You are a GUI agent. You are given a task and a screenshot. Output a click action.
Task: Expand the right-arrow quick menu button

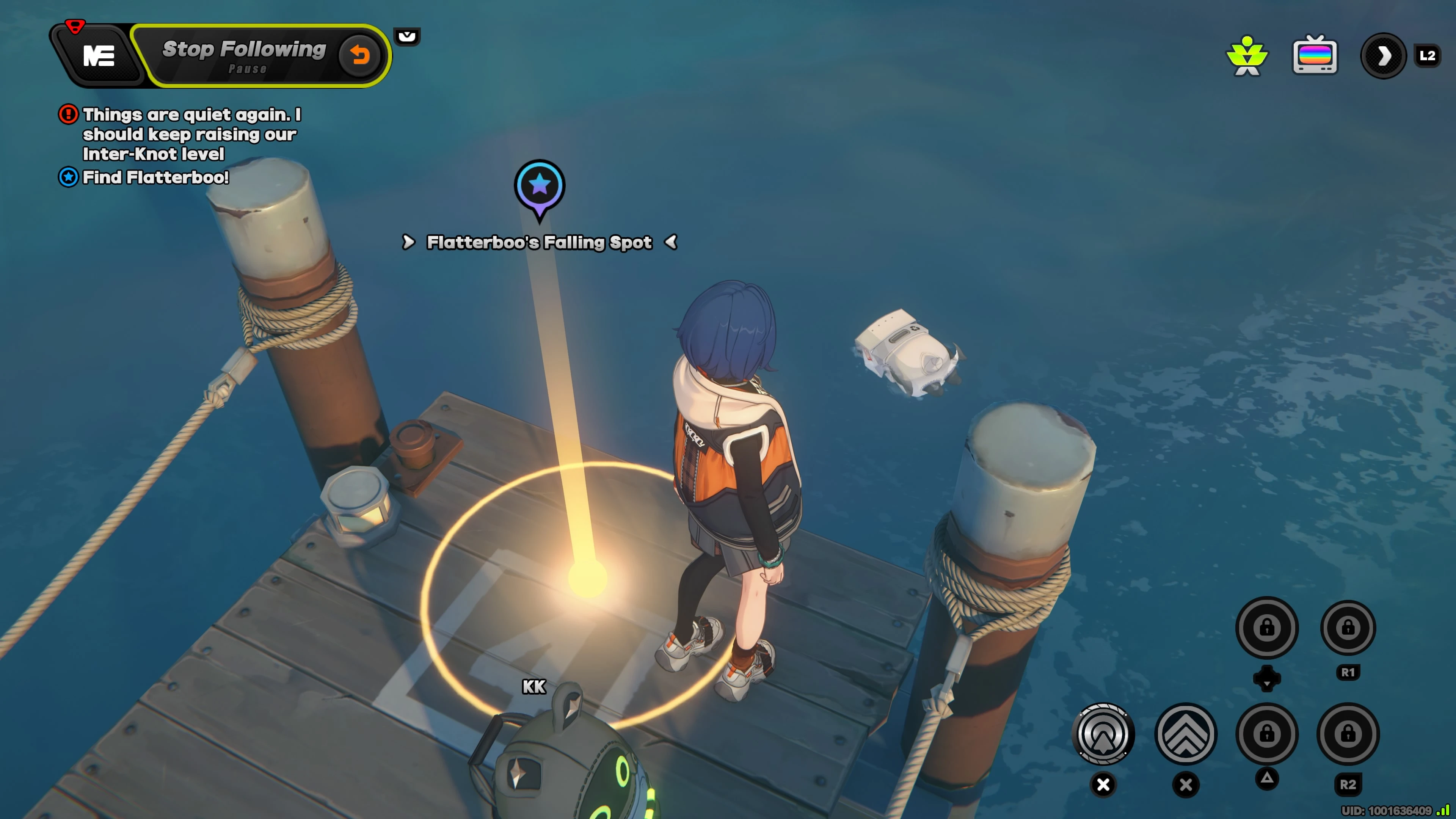(x=1383, y=55)
